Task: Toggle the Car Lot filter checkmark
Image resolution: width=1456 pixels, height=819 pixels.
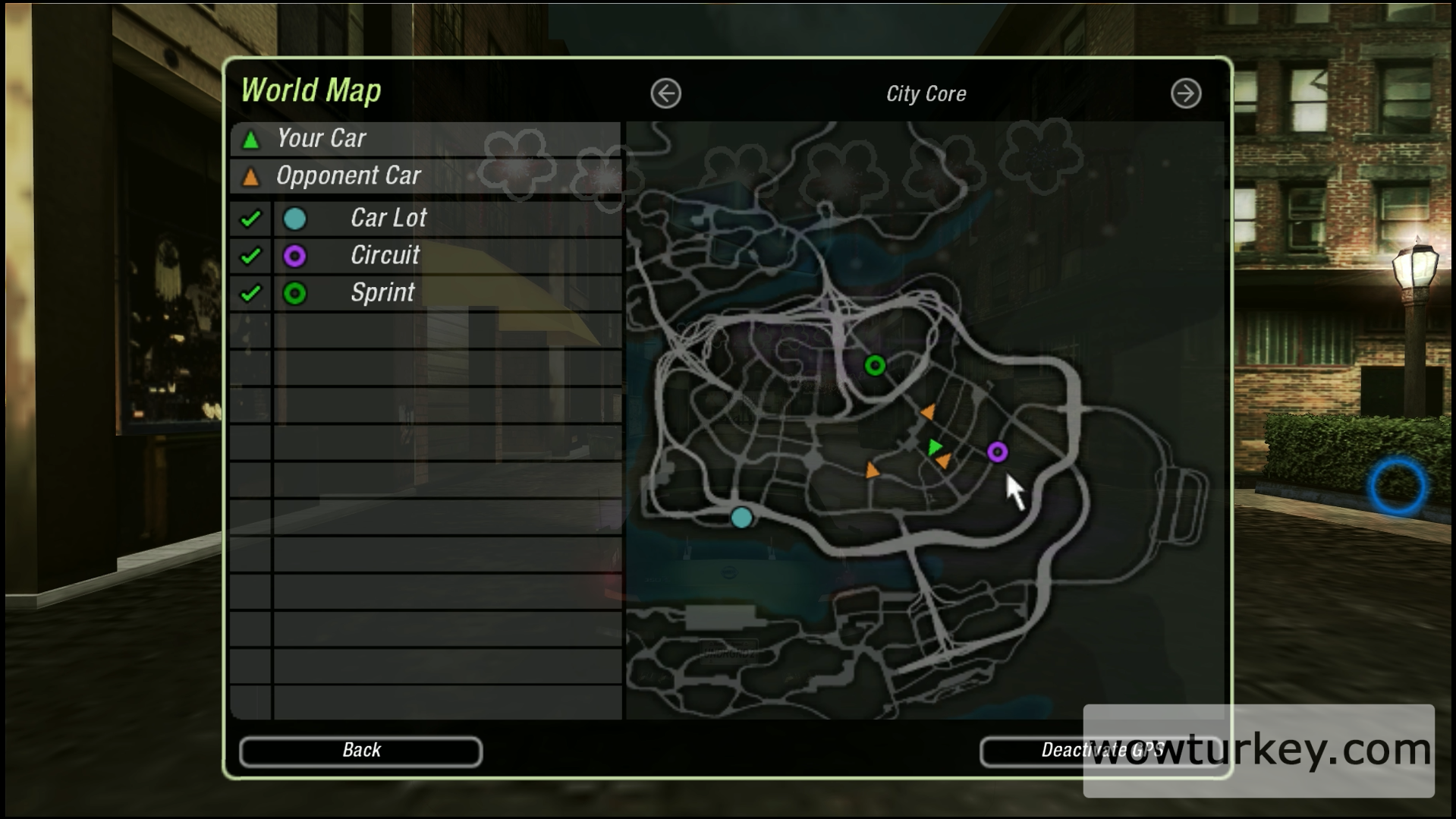Action: (x=250, y=219)
